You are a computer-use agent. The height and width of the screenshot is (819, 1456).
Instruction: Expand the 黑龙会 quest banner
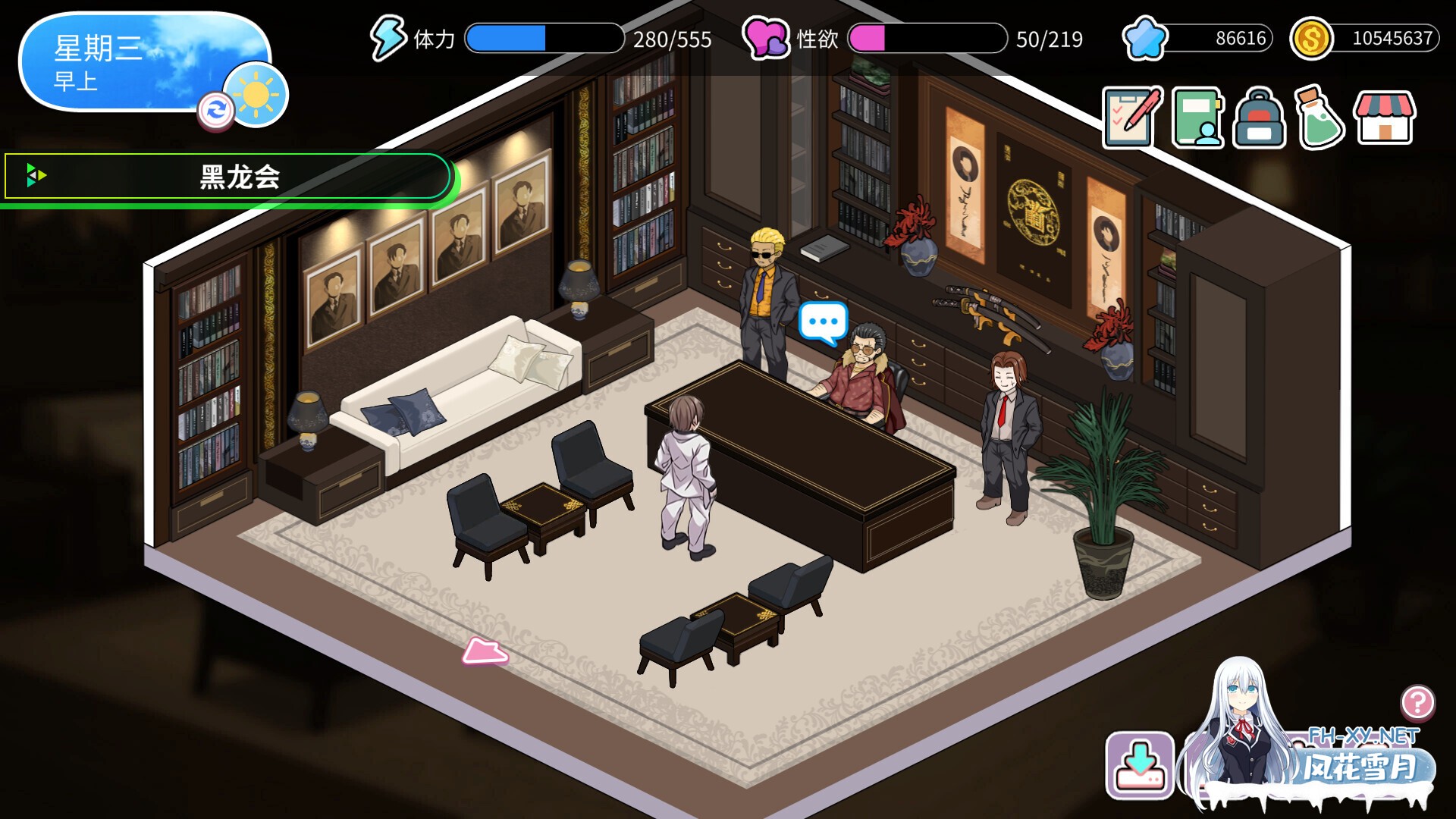click(227, 176)
